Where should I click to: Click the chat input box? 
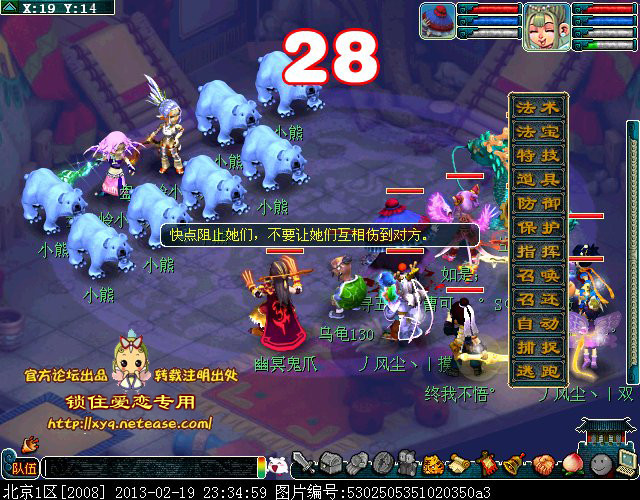150,467
